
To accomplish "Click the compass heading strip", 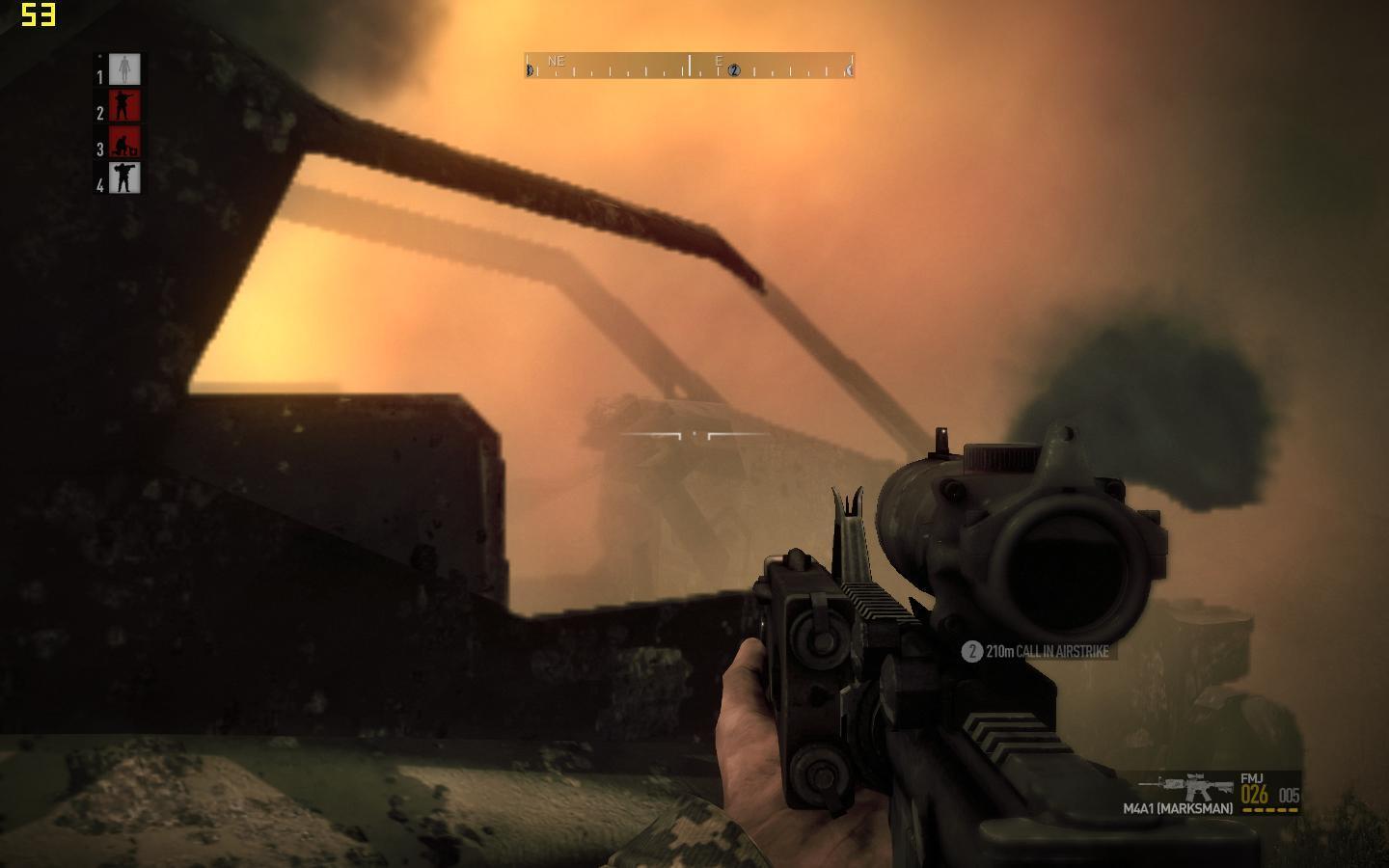I will click(689, 66).
